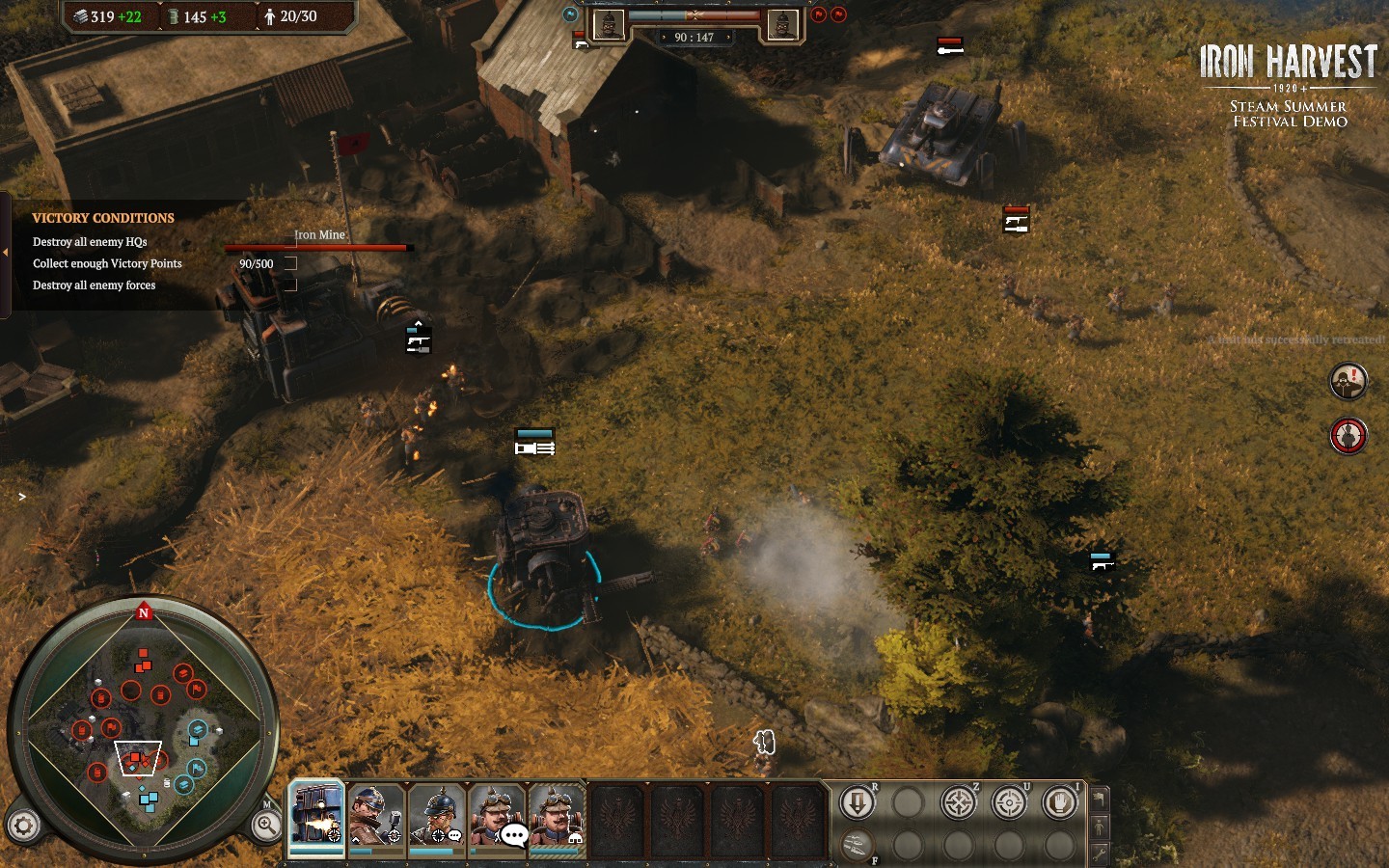This screenshot has width=1389, height=868.
Task: Click the flag button atop the command panel
Action: pyautogui.click(x=1099, y=800)
